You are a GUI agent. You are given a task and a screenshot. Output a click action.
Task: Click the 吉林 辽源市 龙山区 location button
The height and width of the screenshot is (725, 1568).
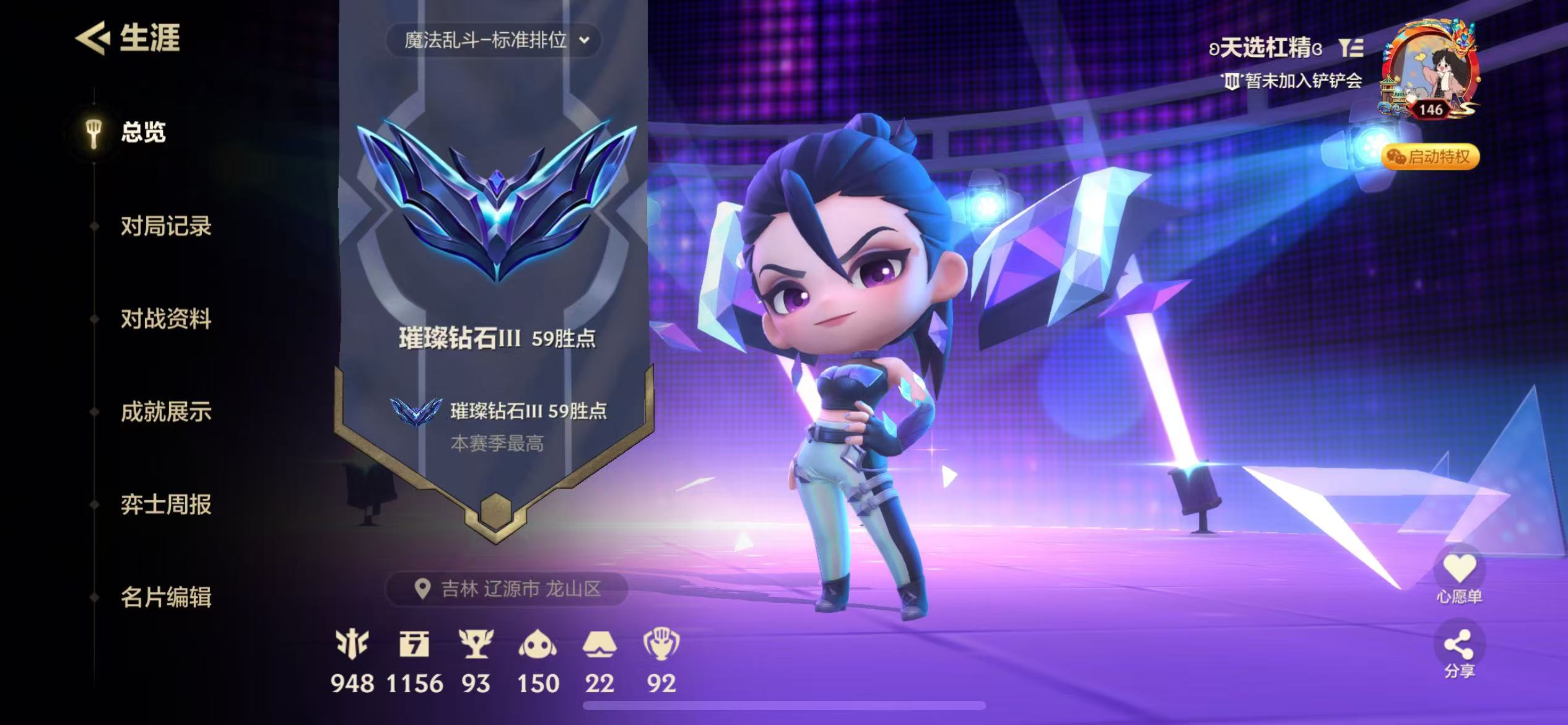[503, 587]
